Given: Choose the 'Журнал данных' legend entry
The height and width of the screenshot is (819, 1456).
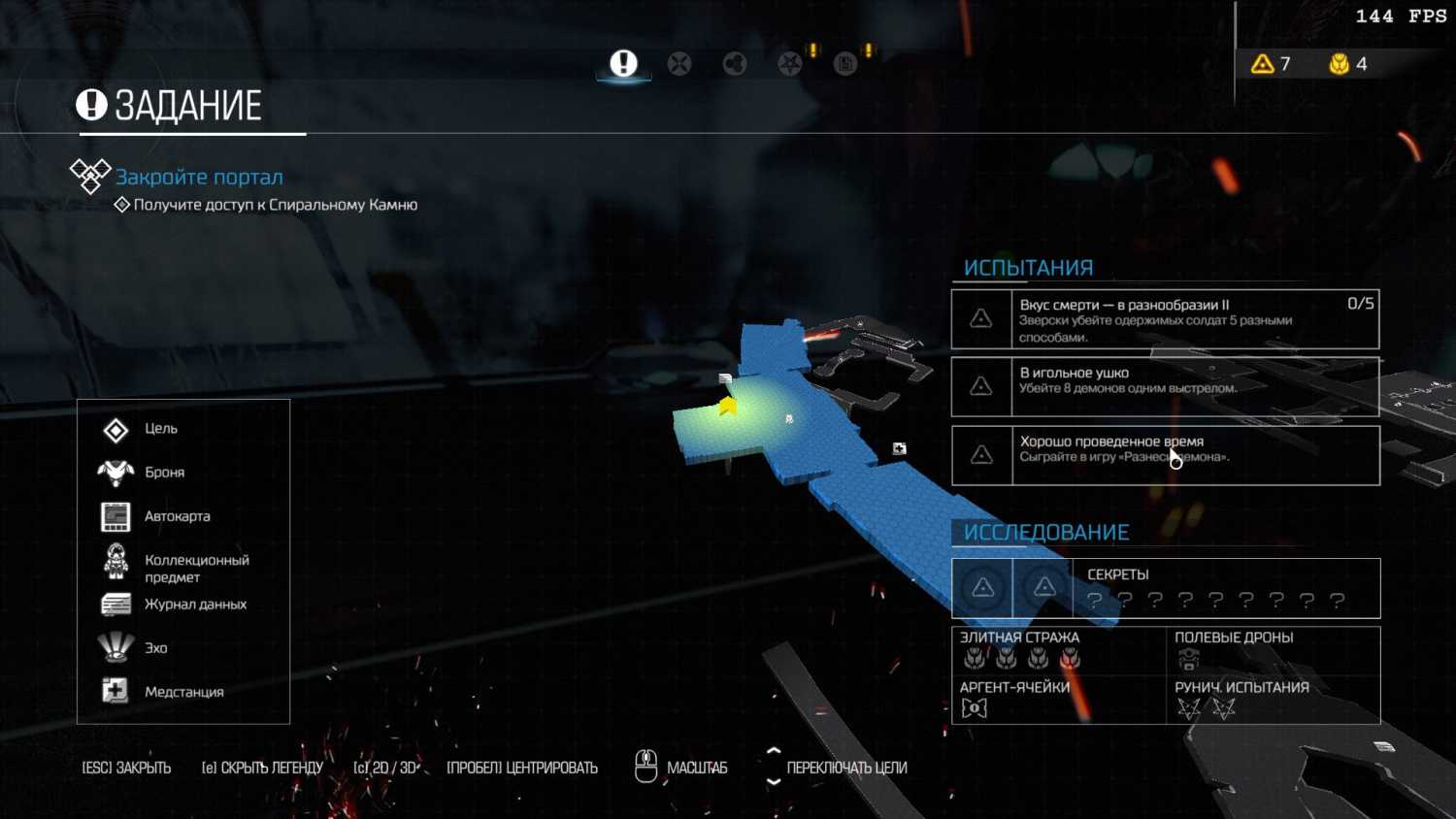Looking at the screenshot, I should tap(195, 604).
